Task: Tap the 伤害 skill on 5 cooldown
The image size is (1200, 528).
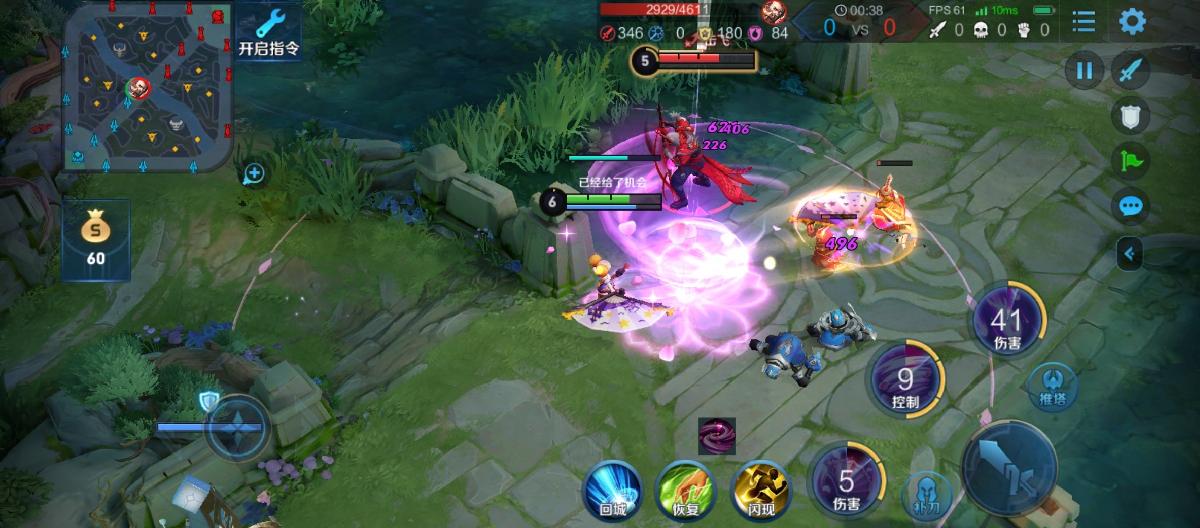Action: point(848,477)
